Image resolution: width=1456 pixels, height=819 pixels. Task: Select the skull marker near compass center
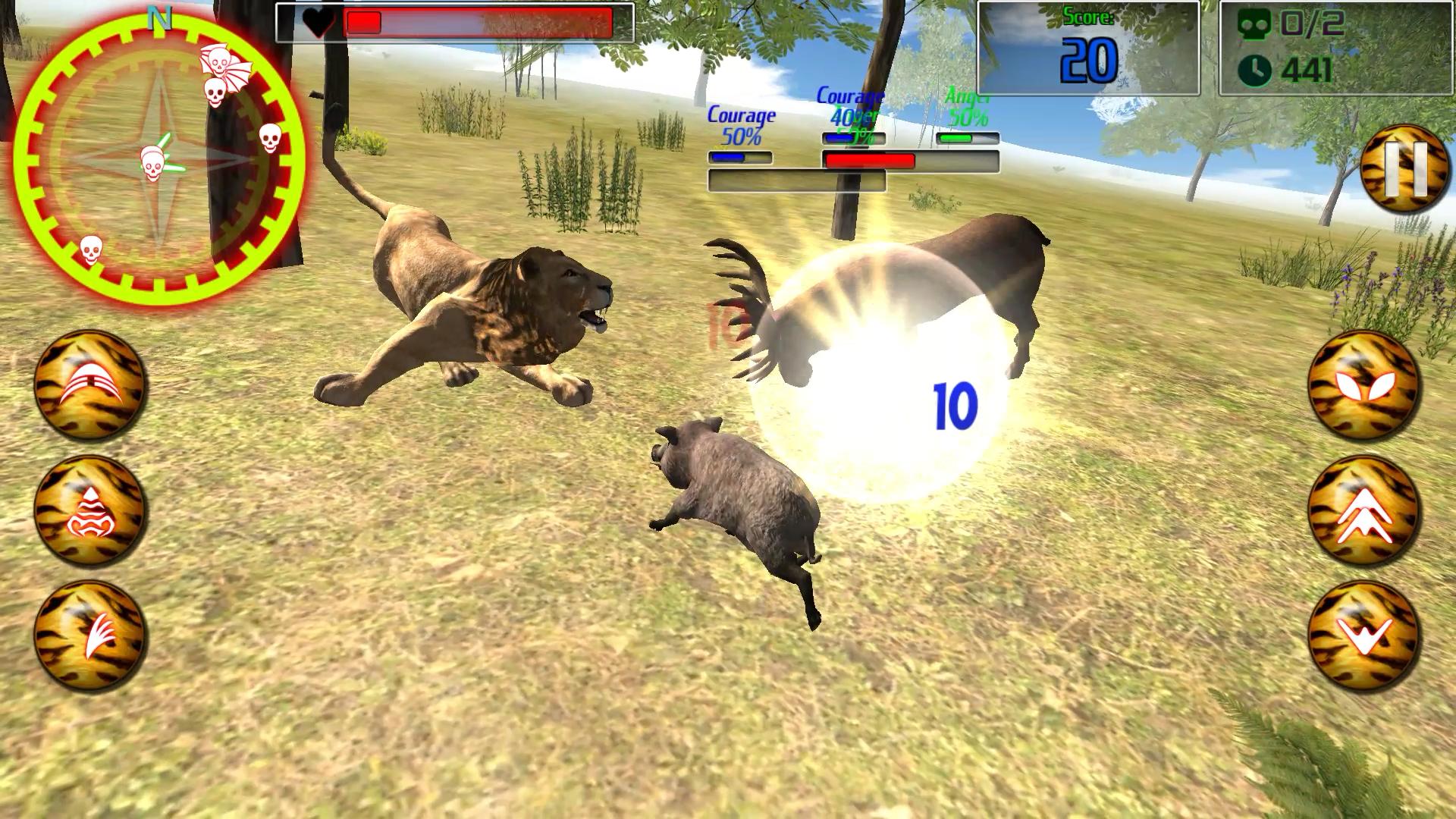[155, 163]
